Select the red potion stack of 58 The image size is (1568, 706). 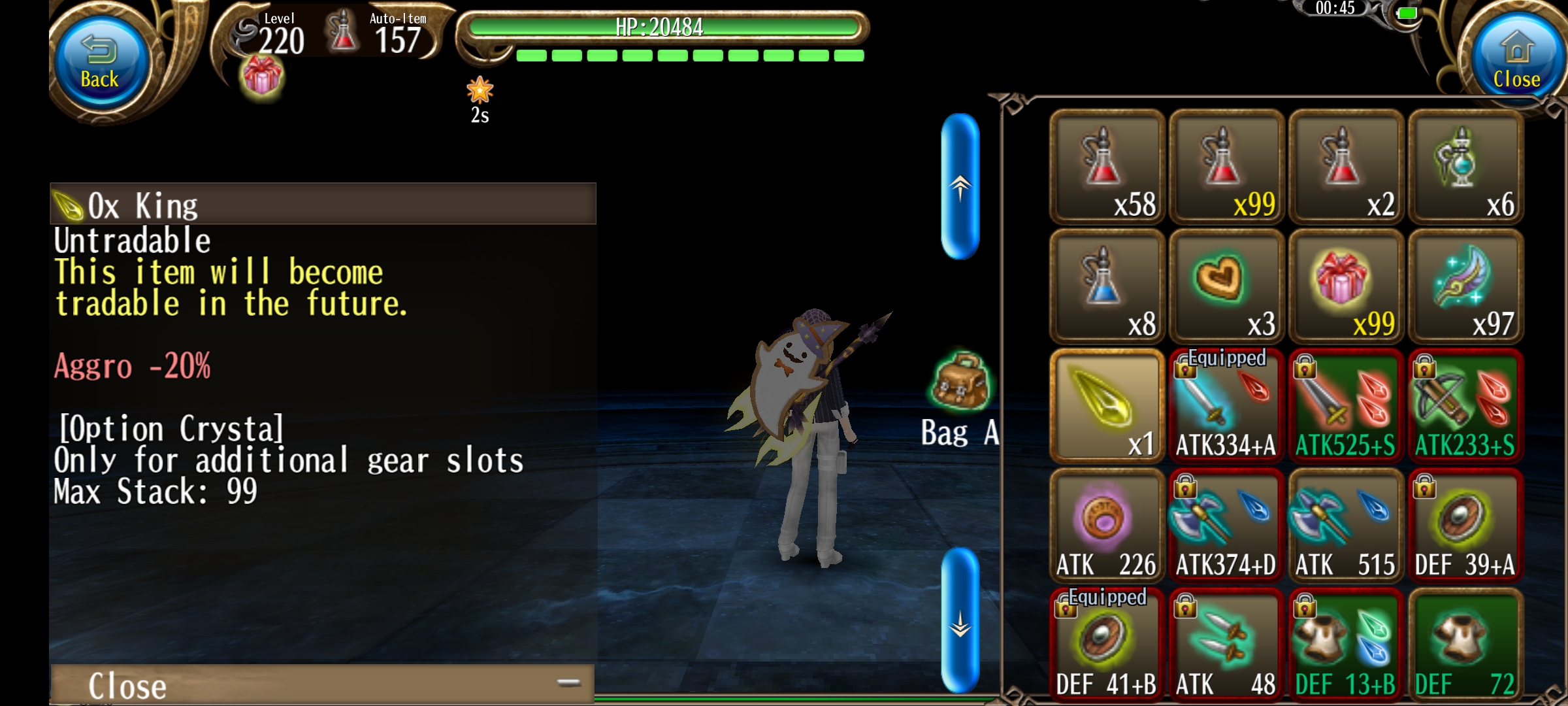tap(1107, 167)
